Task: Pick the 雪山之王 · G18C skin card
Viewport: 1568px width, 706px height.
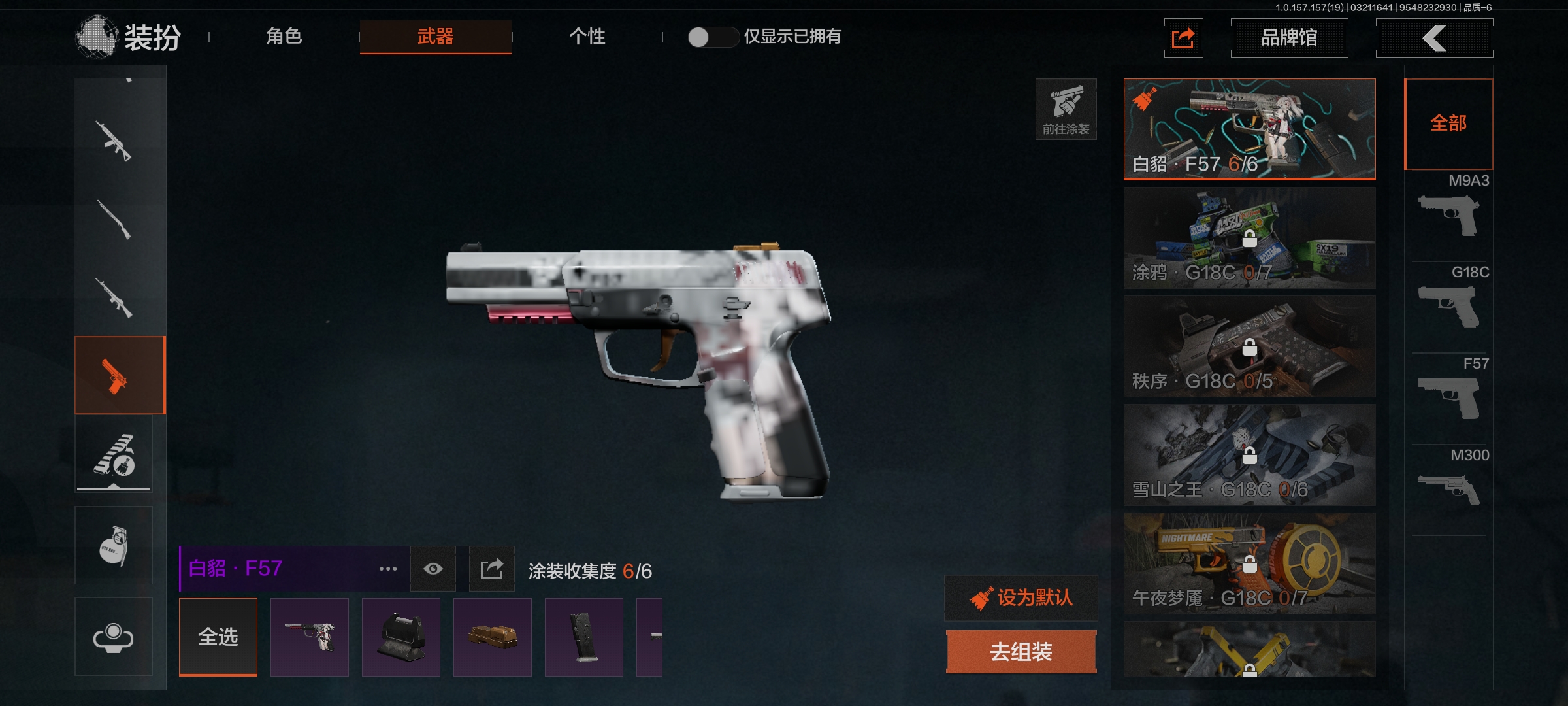Action: coord(1249,455)
